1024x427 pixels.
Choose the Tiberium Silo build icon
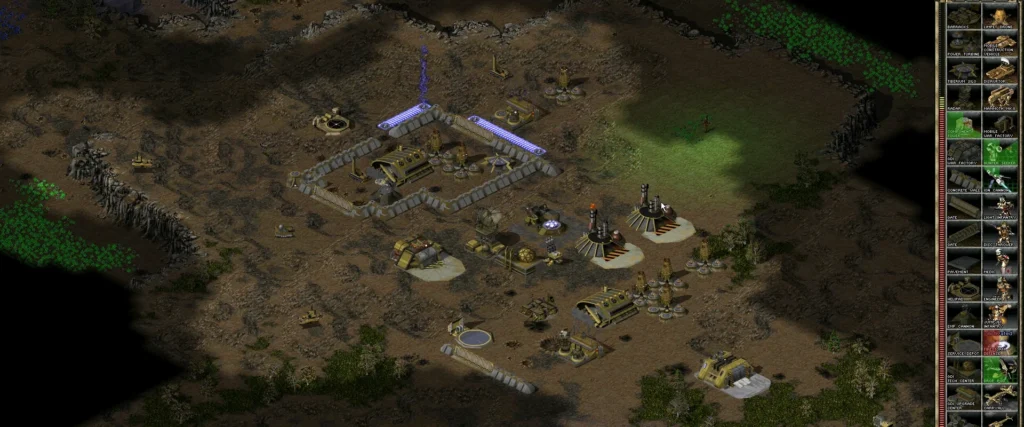[x=962, y=71]
